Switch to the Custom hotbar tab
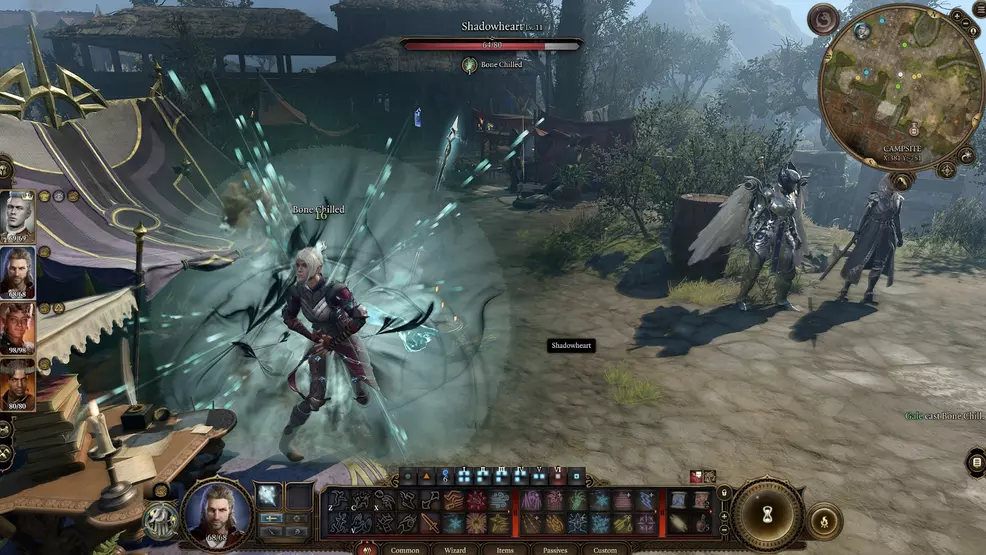The width and height of the screenshot is (986, 555). [x=604, y=549]
